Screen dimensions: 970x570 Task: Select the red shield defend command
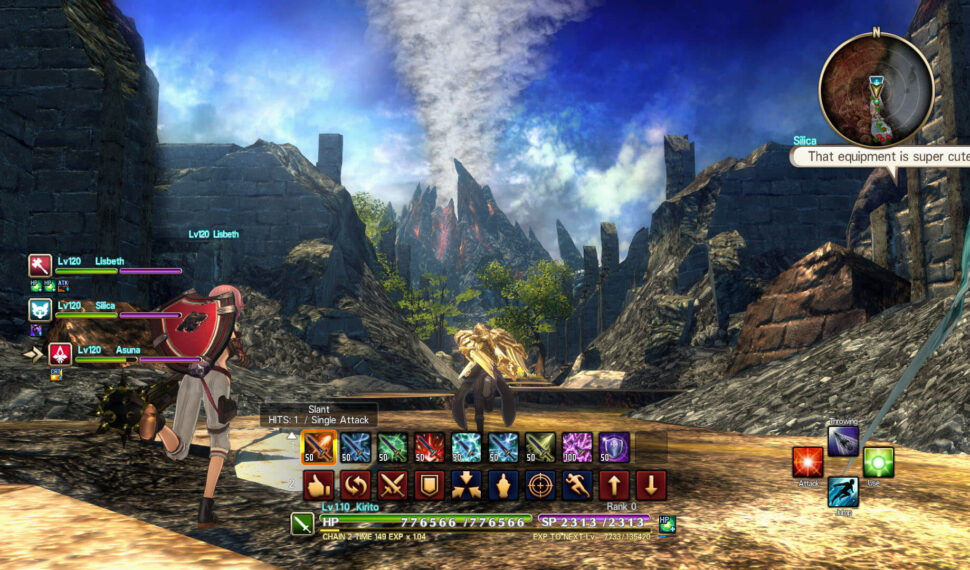[429, 485]
